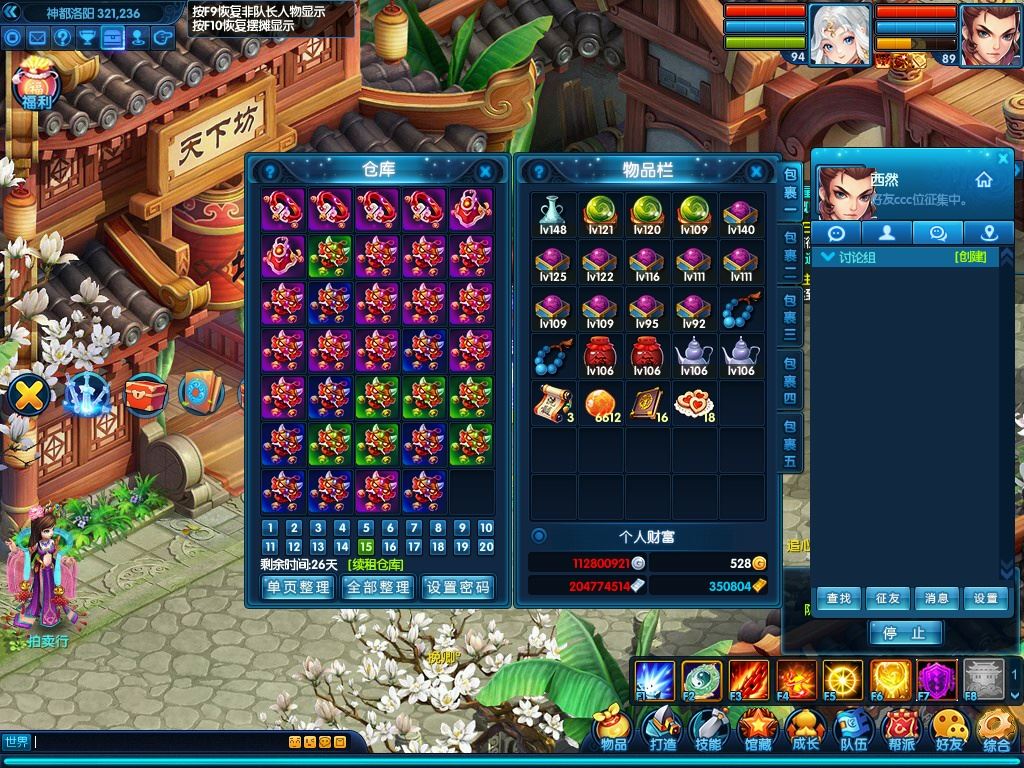Open the 打造 crafting menu
The image size is (1024, 768).
click(662, 731)
